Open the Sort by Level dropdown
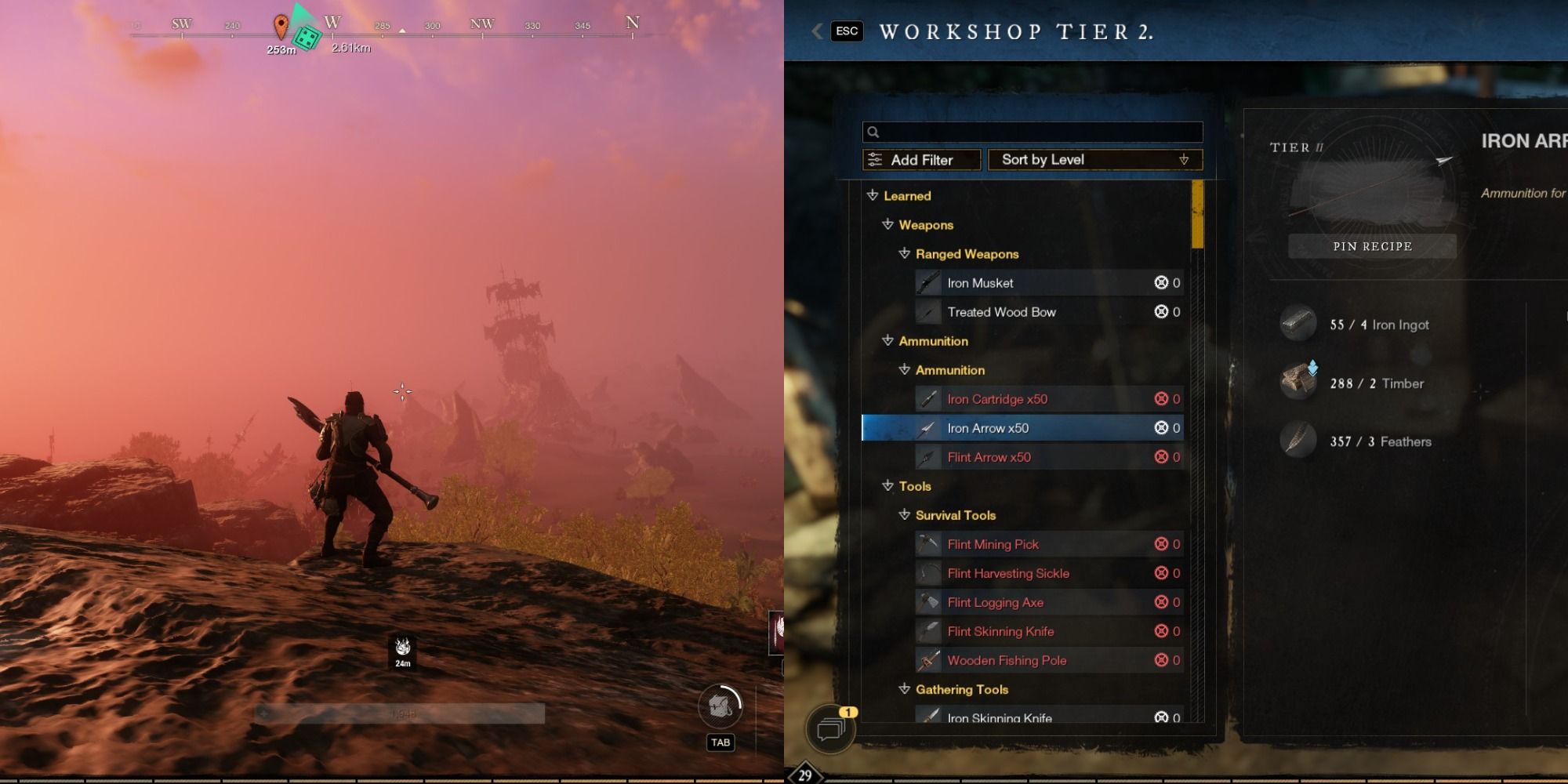The image size is (1568, 784). pos(1094,160)
